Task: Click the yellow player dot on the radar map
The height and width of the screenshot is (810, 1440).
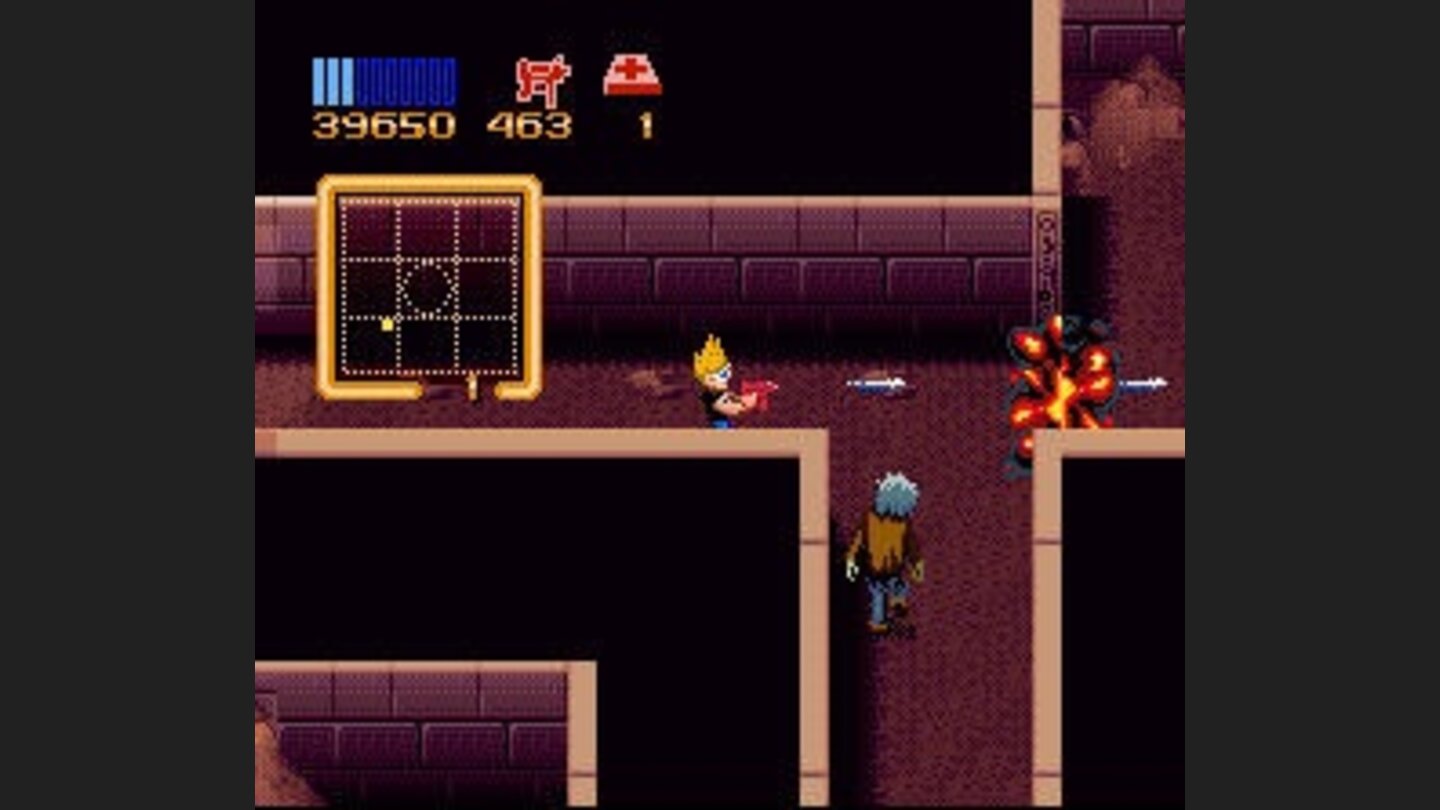Action: (x=387, y=324)
